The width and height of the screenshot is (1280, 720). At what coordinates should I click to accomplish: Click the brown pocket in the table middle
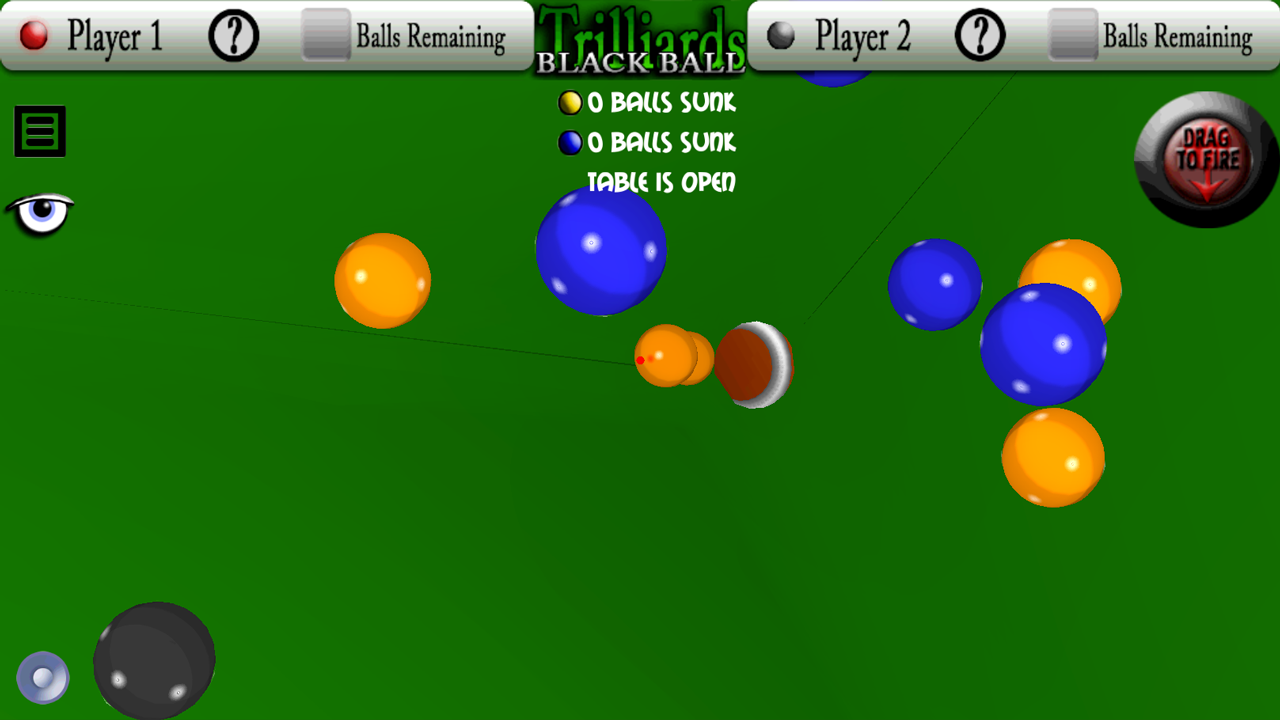tap(753, 365)
